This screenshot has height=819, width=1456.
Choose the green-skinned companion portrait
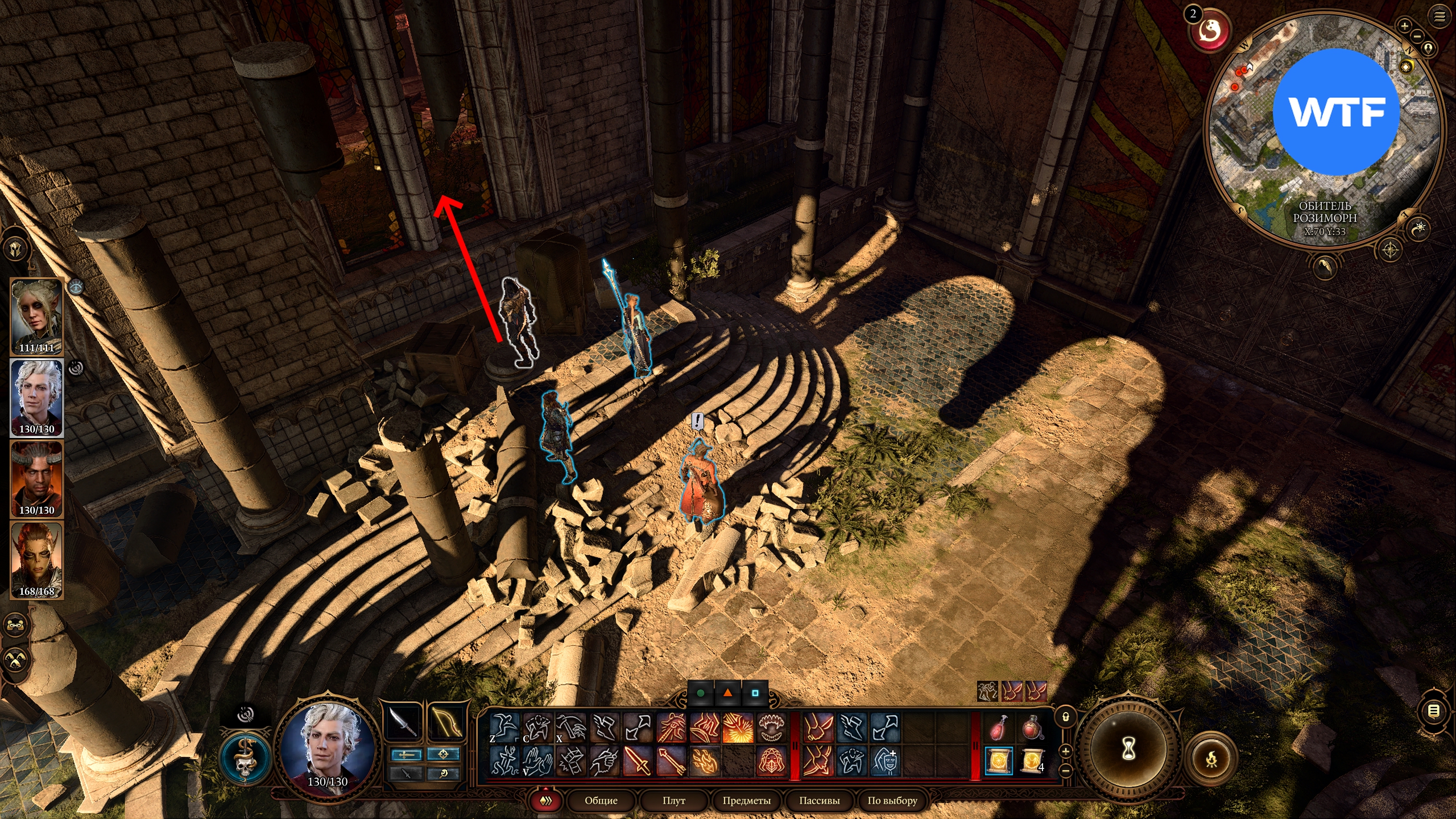(36, 560)
